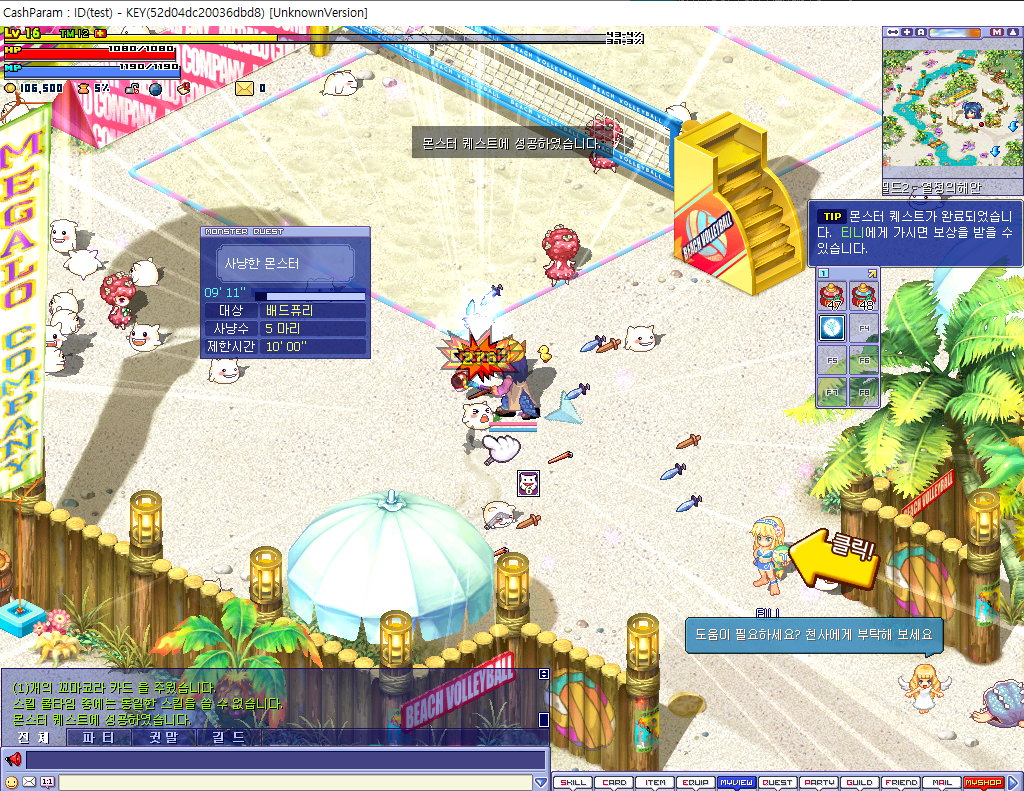Screen dimensions: 1024x791
Task: Open the MYSHOP store
Action: pos(982,783)
